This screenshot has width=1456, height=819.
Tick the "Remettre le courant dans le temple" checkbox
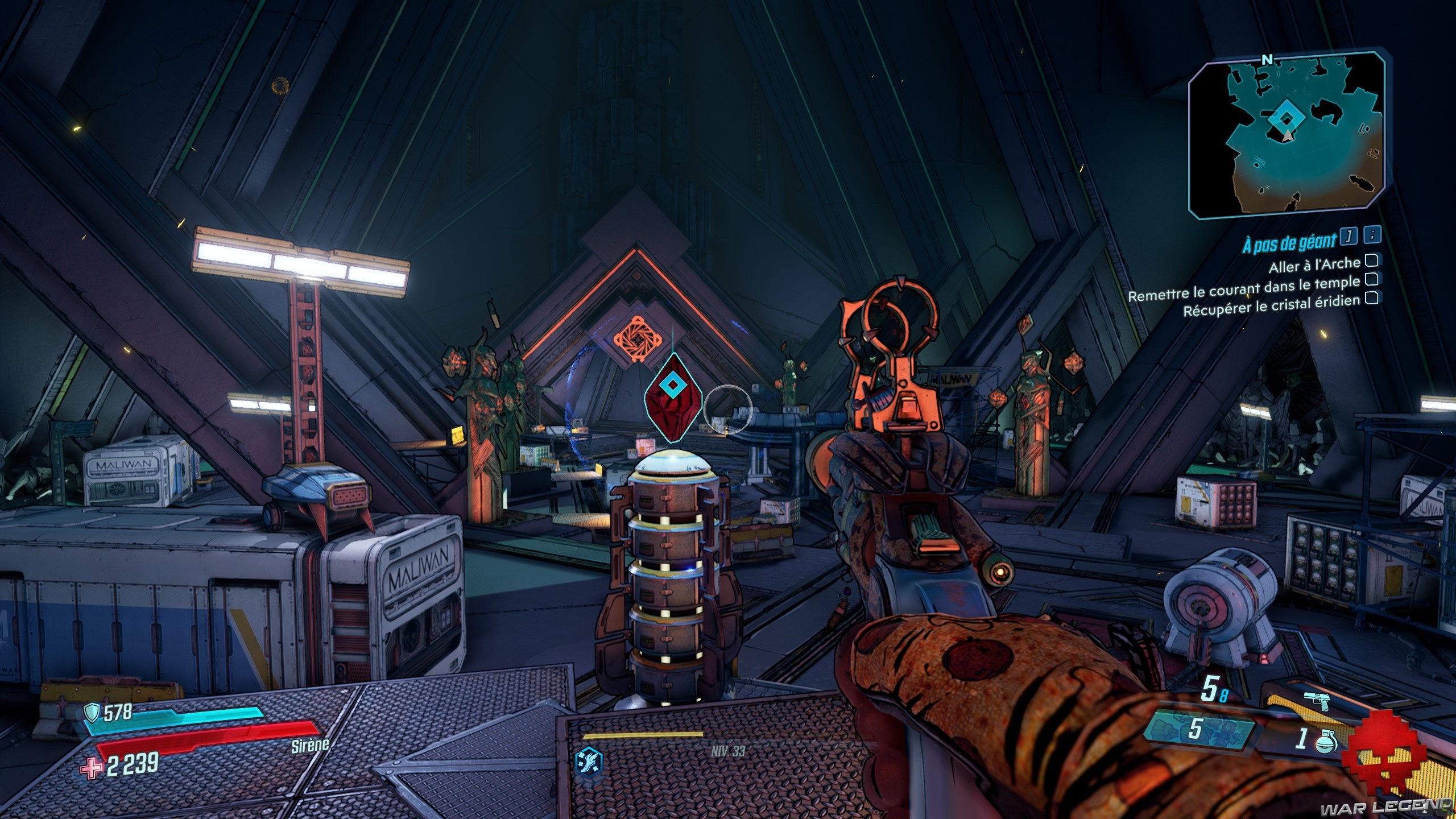click(x=1372, y=279)
